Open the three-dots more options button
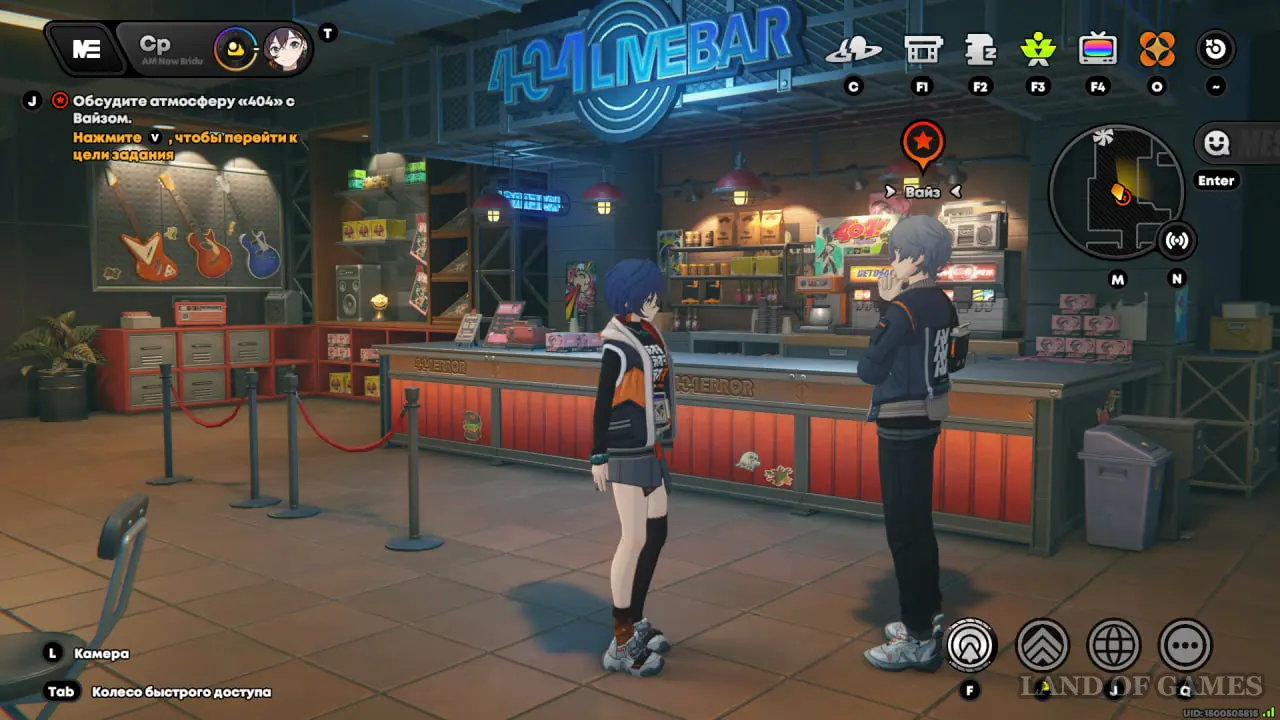Screen dimensions: 1280x720 click(x=1185, y=645)
